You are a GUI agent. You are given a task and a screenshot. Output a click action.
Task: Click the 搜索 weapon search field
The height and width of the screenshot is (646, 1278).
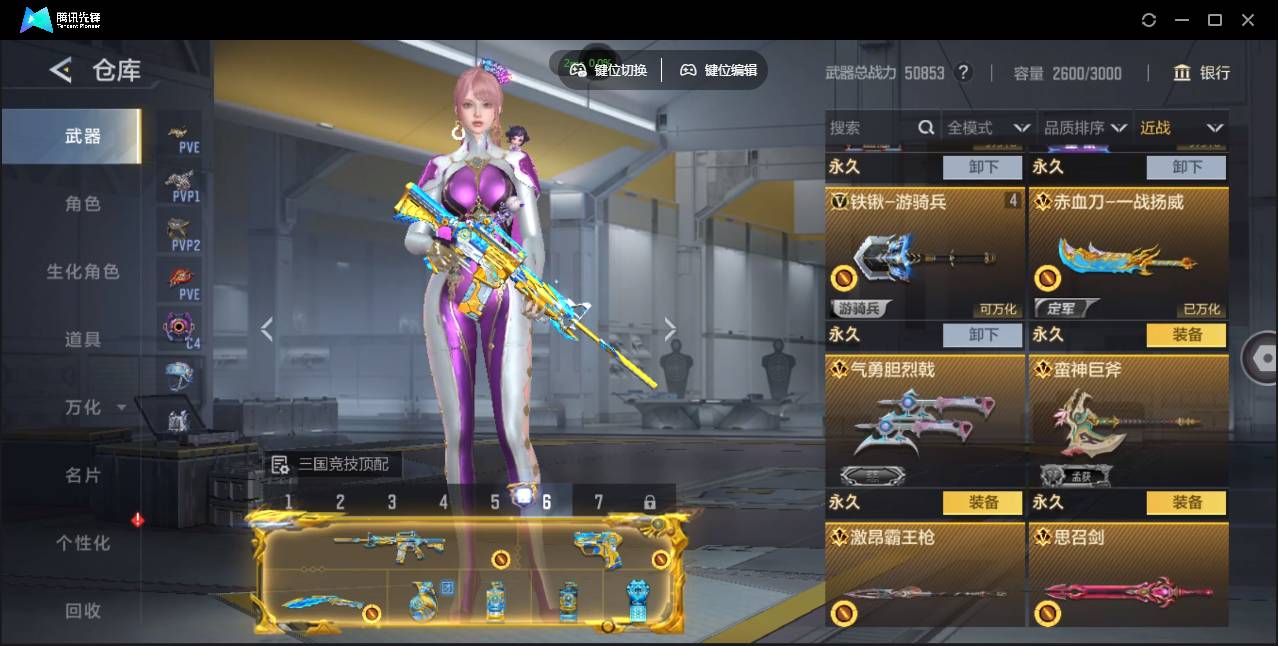[x=870, y=128]
